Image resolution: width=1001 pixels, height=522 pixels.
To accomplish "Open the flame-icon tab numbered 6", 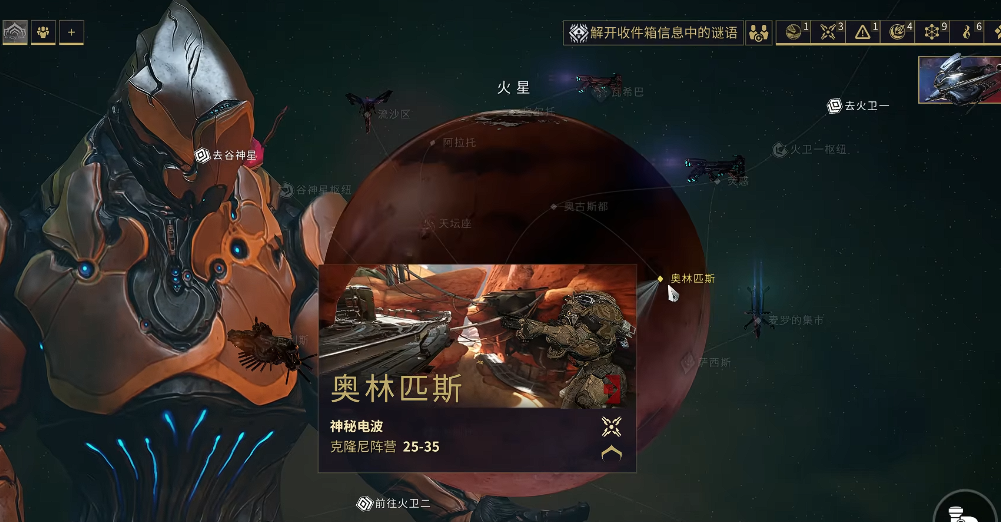I will pyautogui.click(x=969, y=33).
